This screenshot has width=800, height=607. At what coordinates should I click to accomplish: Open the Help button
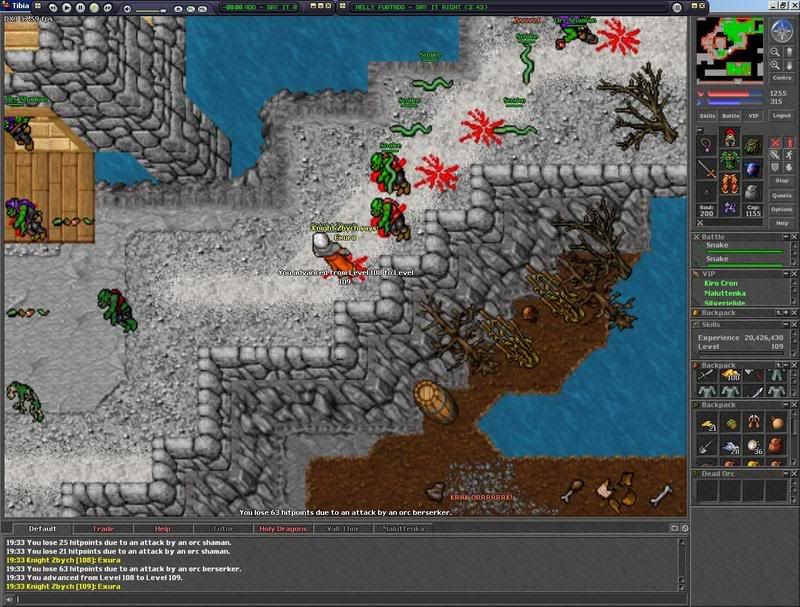(x=782, y=222)
